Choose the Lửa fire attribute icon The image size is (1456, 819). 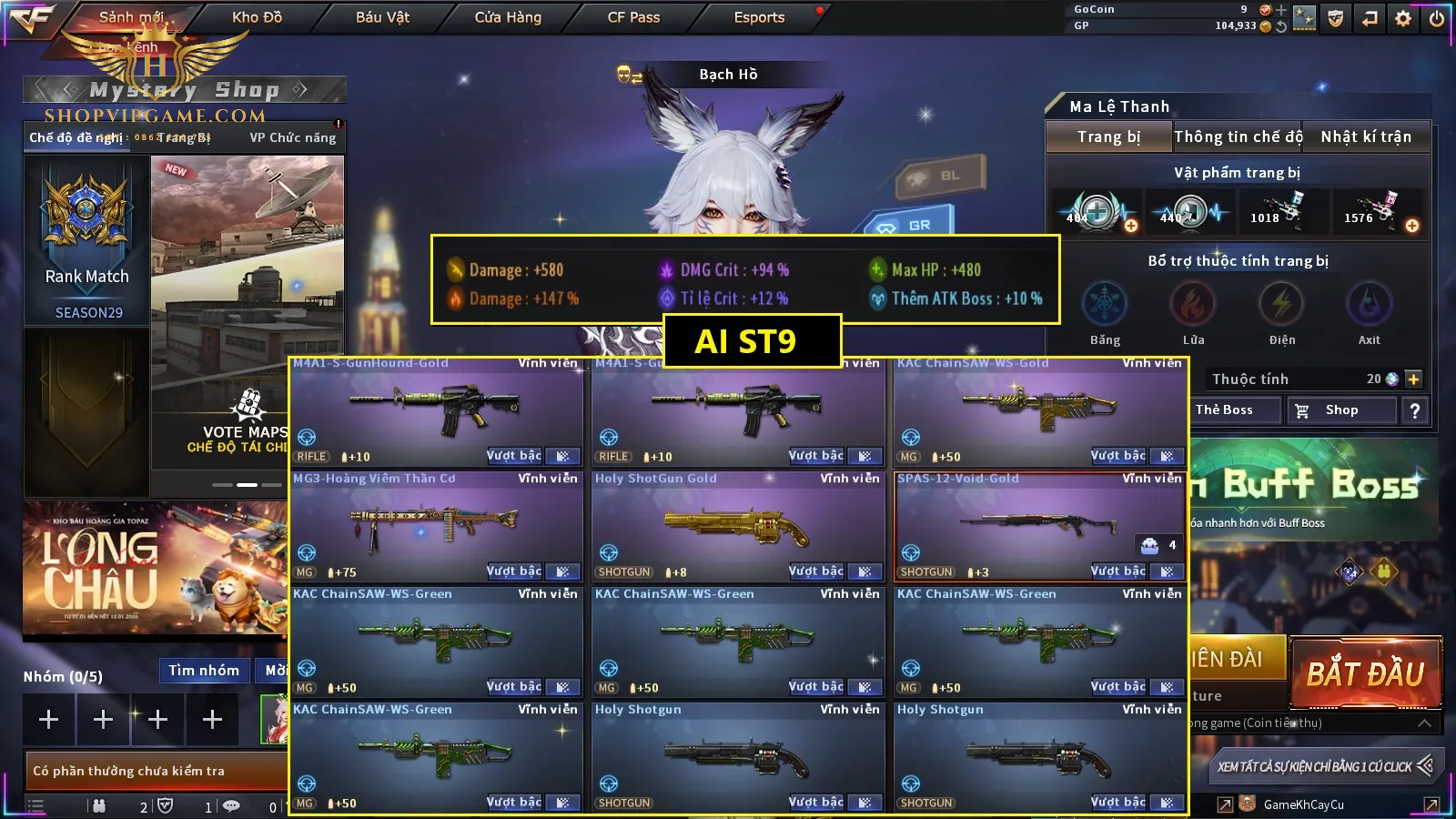[x=1193, y=305]
